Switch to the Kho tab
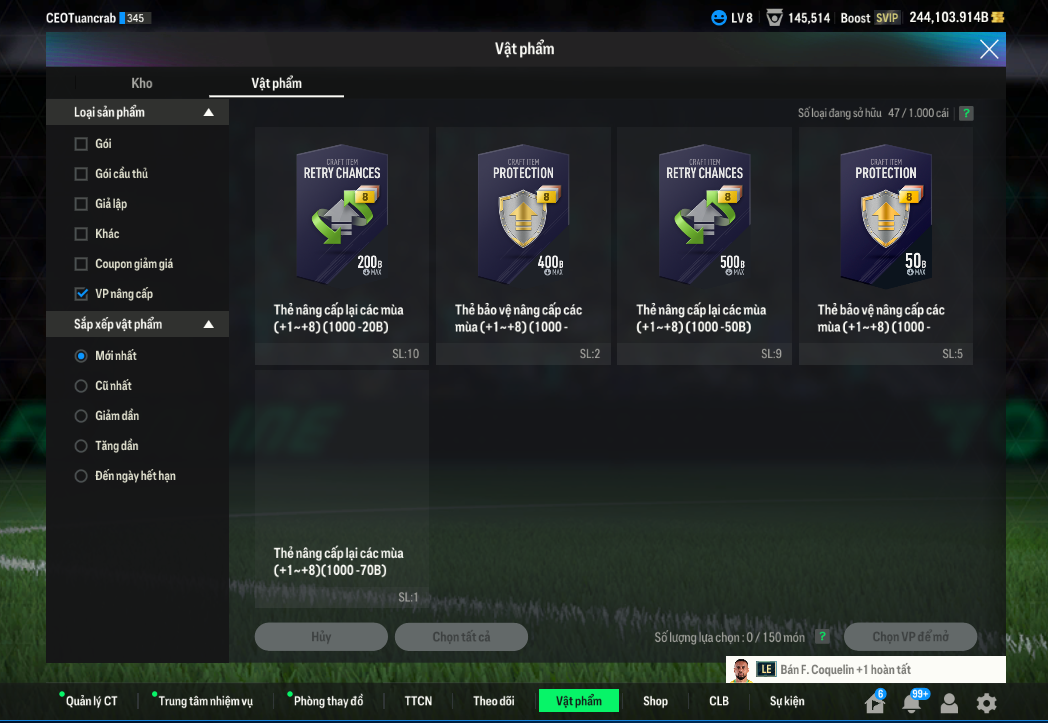This screenshot has width=1048, height=723. [142, 83]
